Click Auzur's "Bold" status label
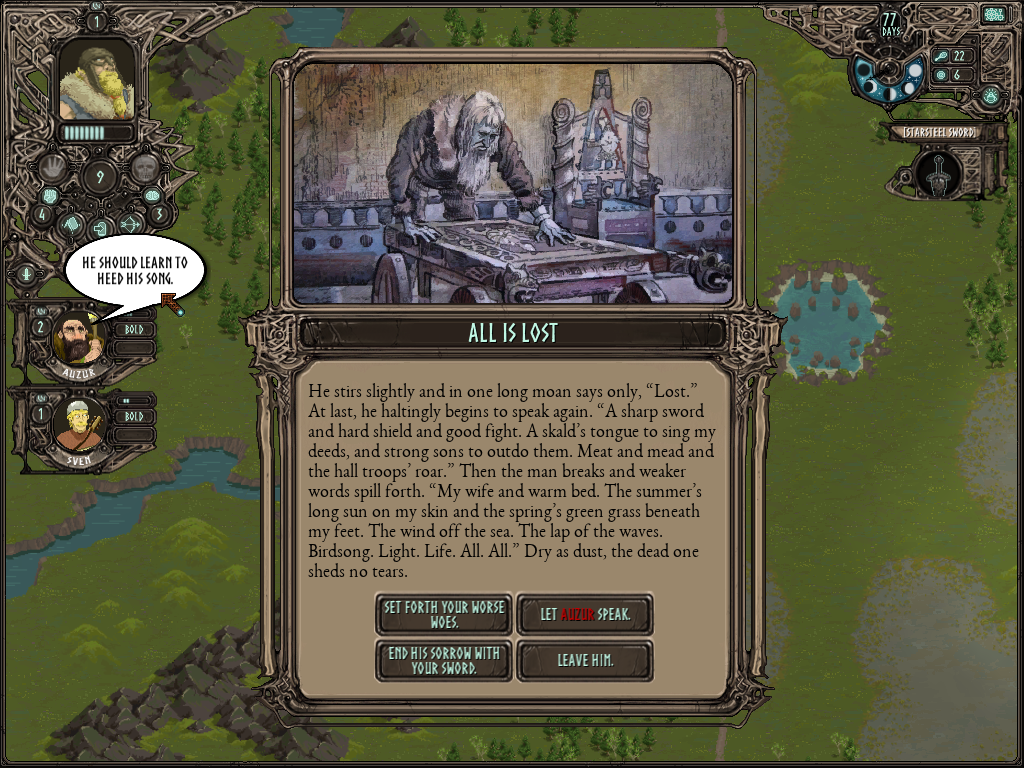Viewport: 1024px width, 768px height. [x=134, y=329]
